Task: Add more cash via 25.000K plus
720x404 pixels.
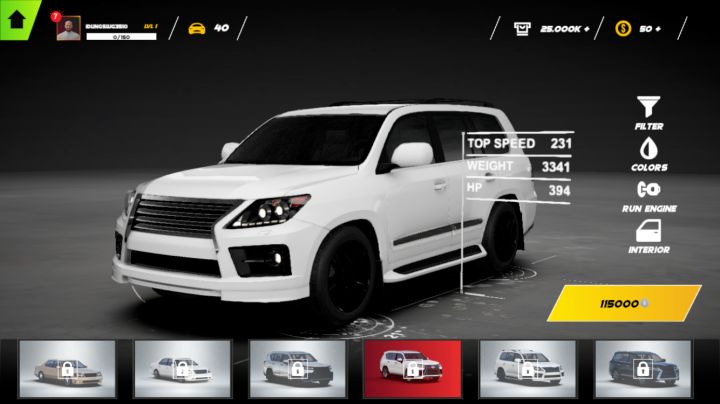Action: [x=551, y=28]
